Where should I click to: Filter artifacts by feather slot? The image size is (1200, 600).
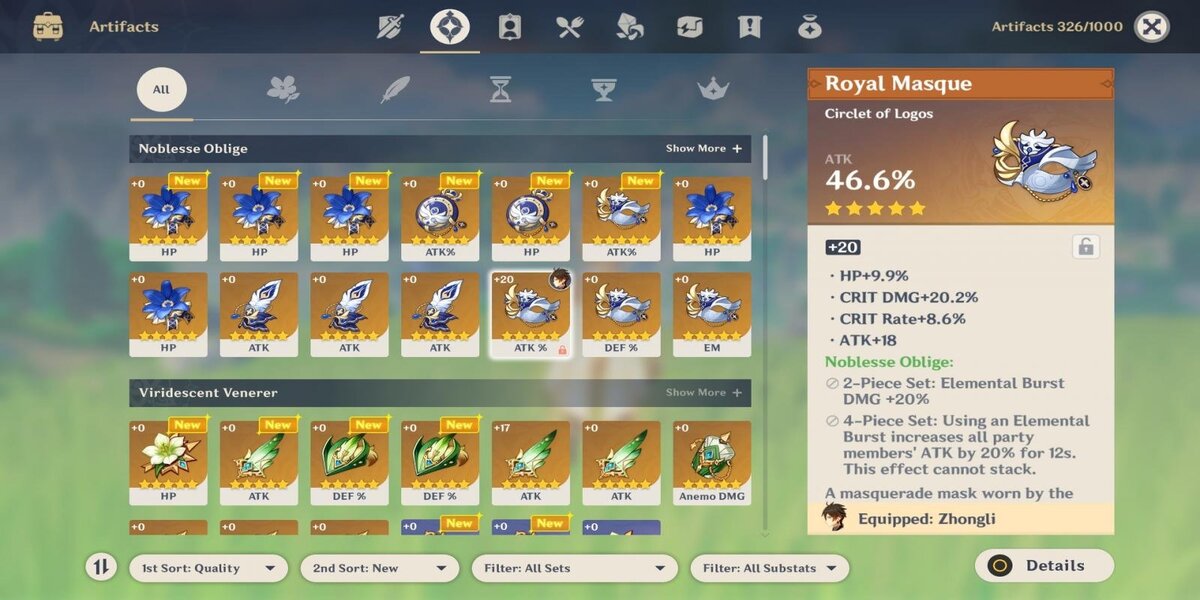pos(395,90)
